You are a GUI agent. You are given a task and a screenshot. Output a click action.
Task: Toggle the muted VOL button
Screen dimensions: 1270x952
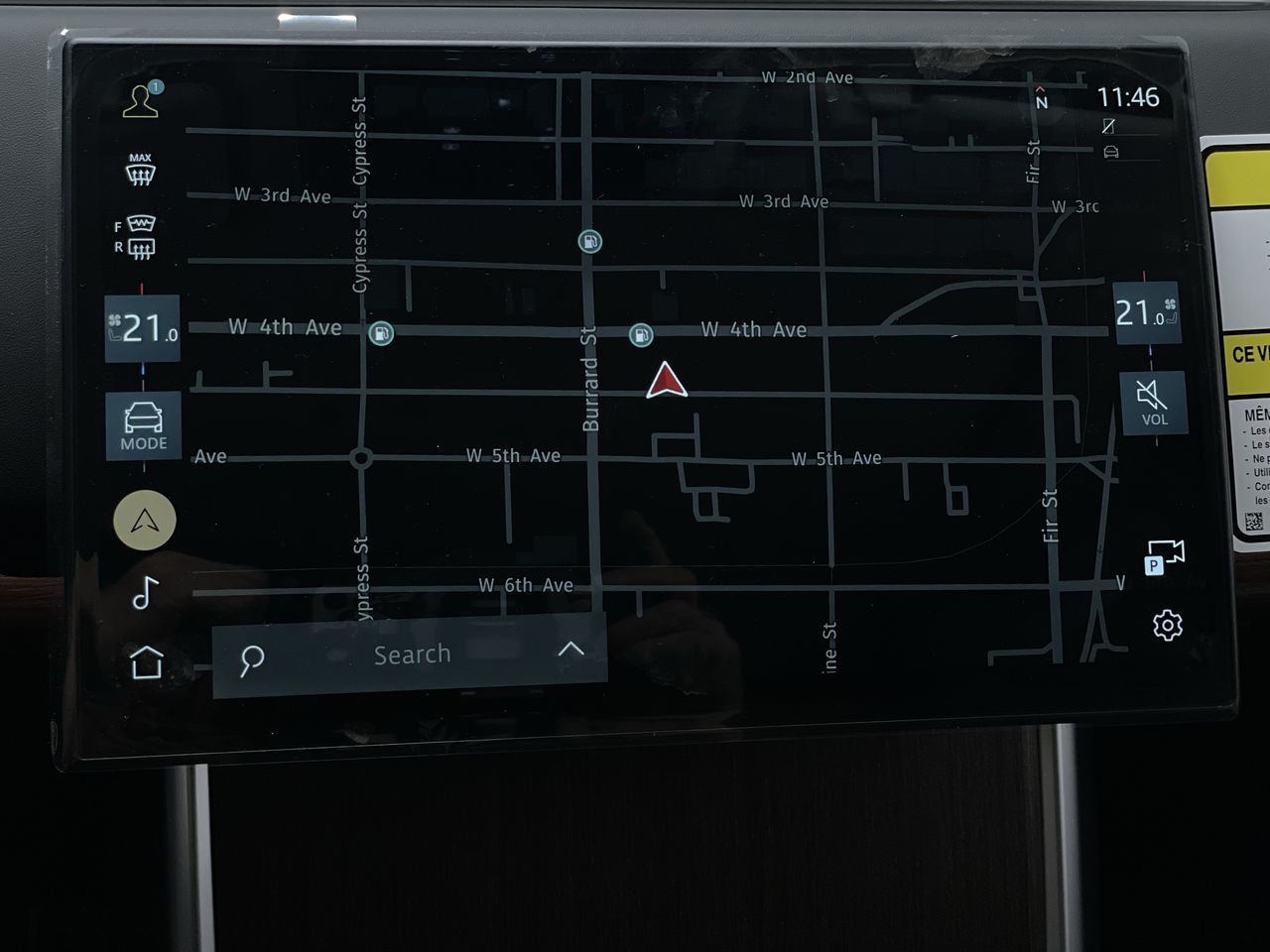(1153, 402)
